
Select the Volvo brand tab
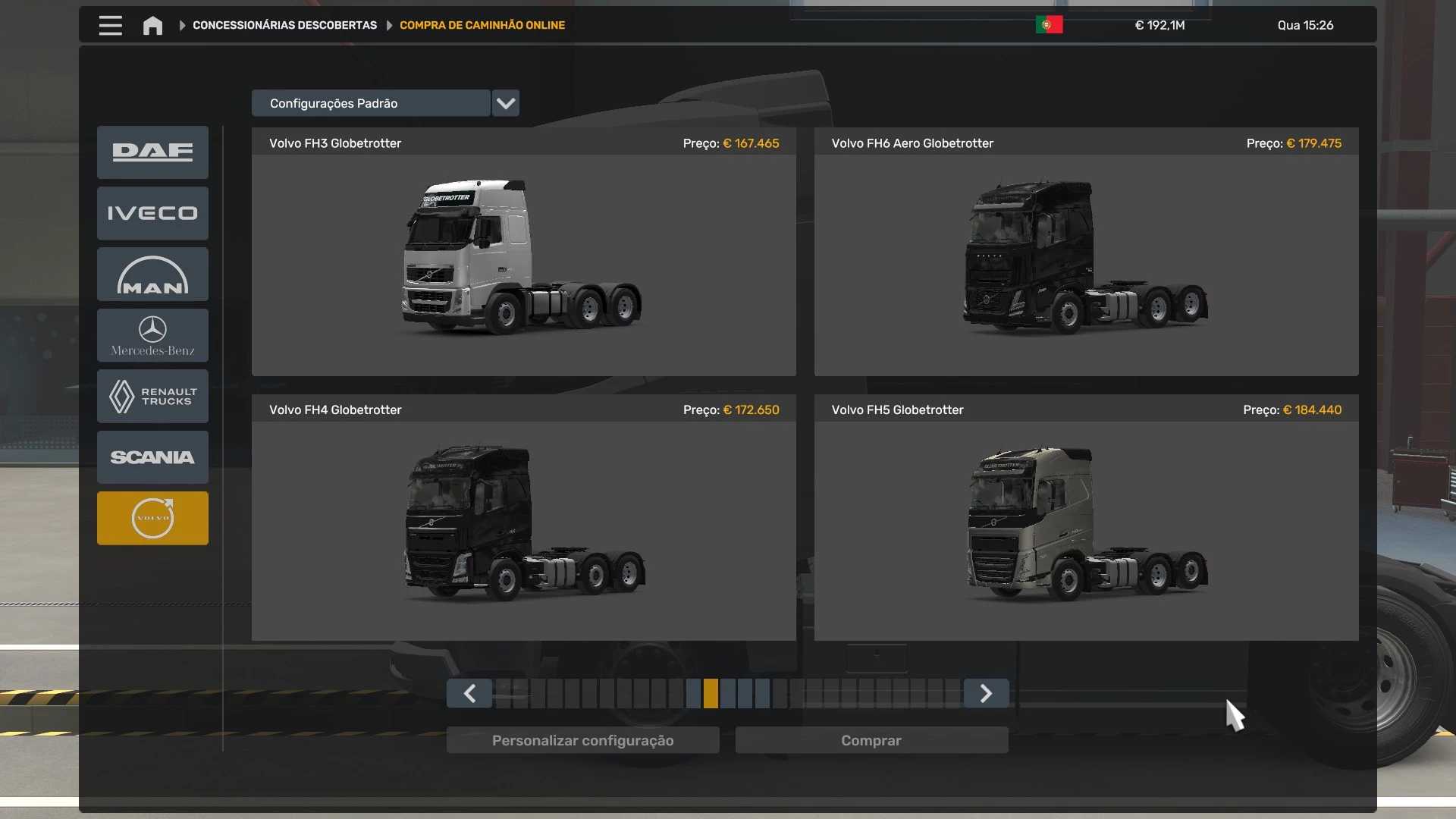(152, 519)
